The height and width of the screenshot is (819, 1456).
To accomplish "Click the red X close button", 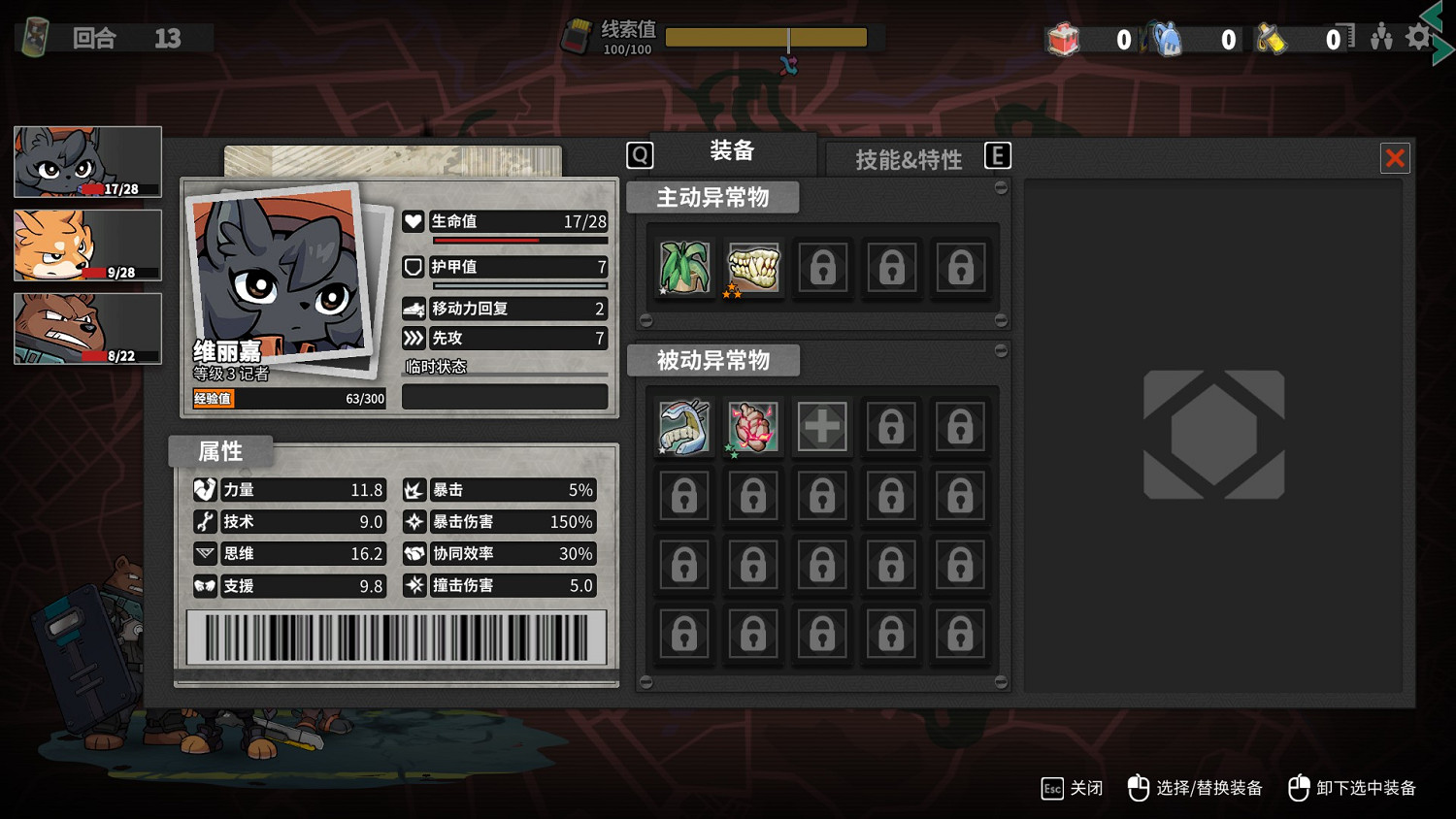I will tap(1395, 158).
